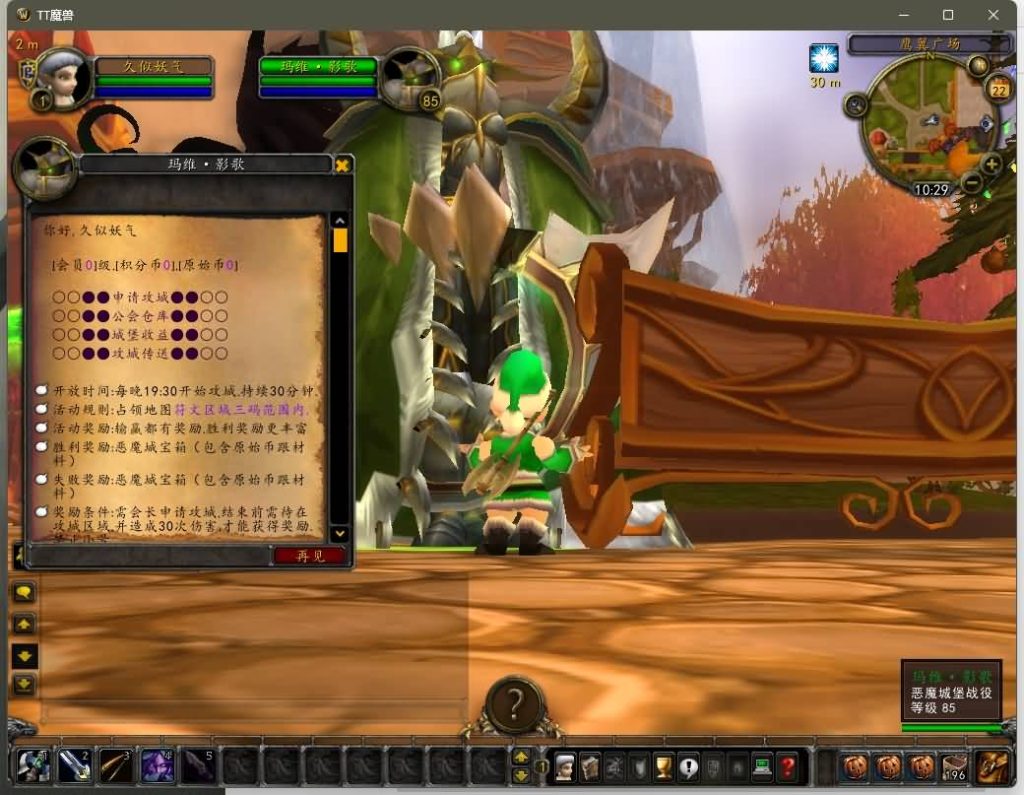Open the character info micro button
1024x795 pixels.
pyautogui.click(x=566, y=767)
